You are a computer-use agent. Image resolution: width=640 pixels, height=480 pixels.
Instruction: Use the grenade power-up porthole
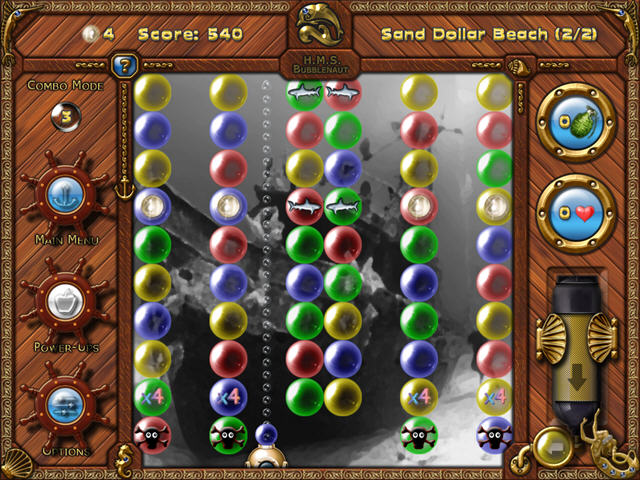click(x=576, y=122)
